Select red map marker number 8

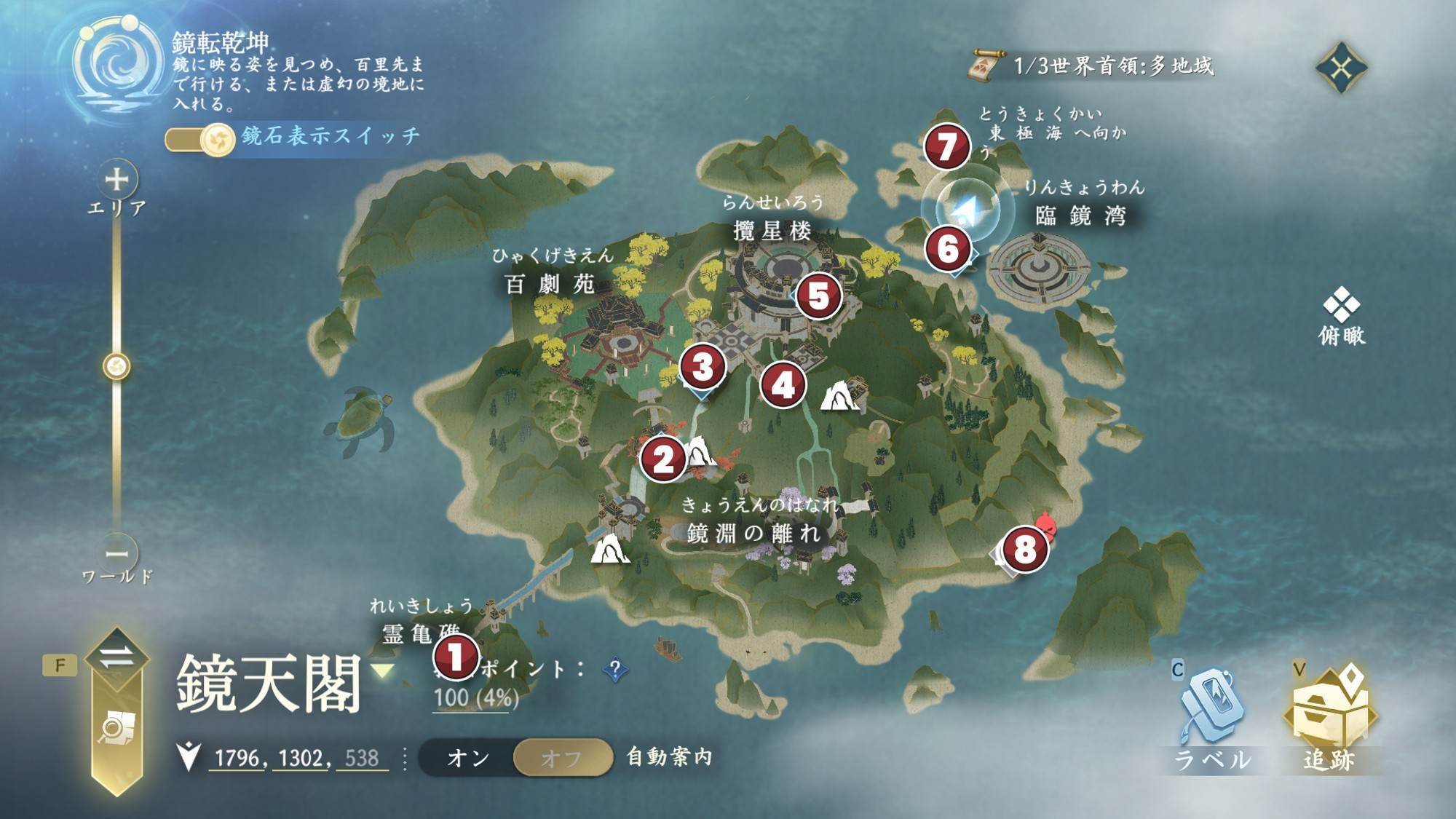pyautogui.click(x=1024, y=549)
